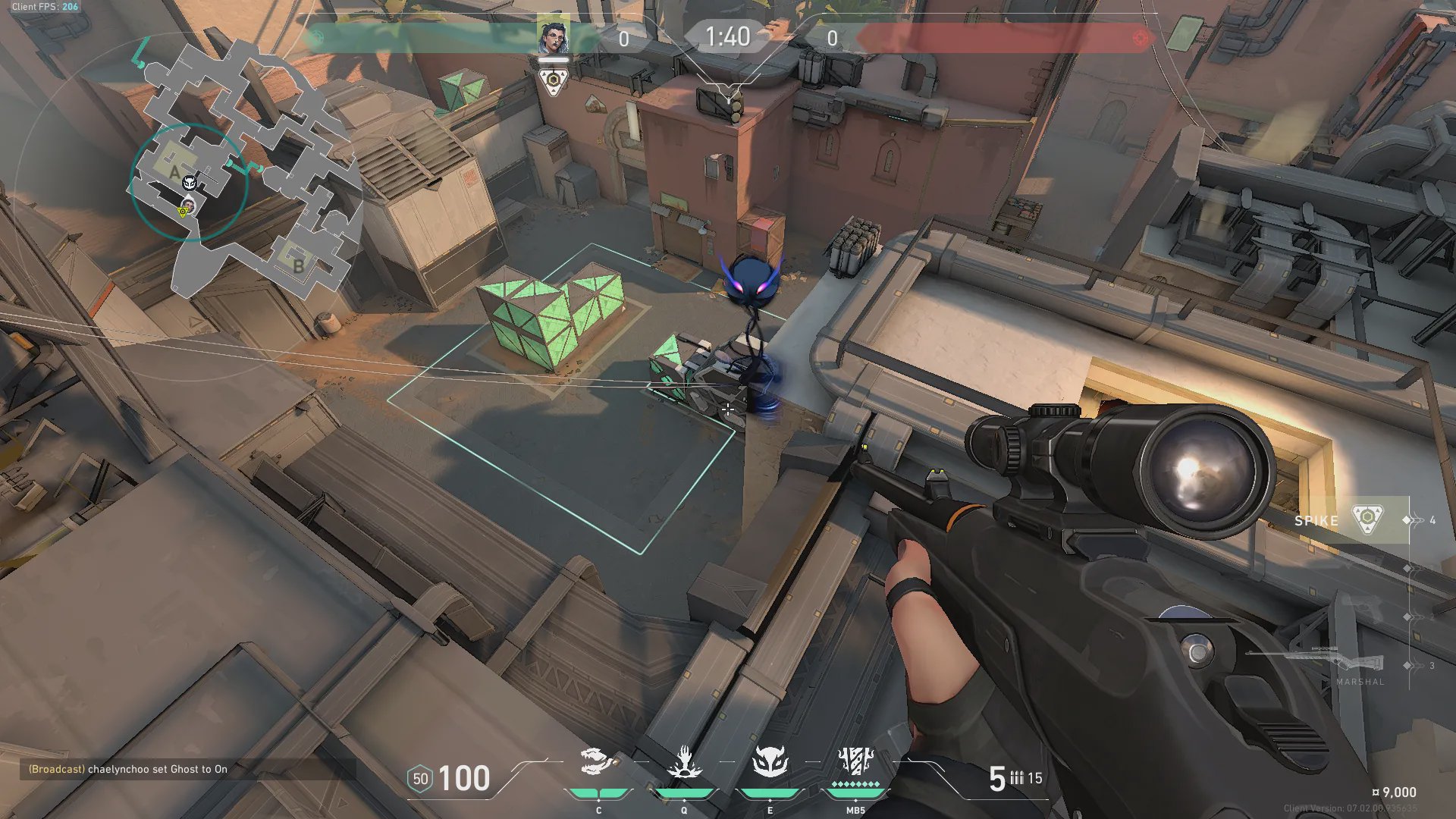Click the broadcast chat message line
Screen dimensions: 1456x819
pyautogui.click(x=128, y=769)
